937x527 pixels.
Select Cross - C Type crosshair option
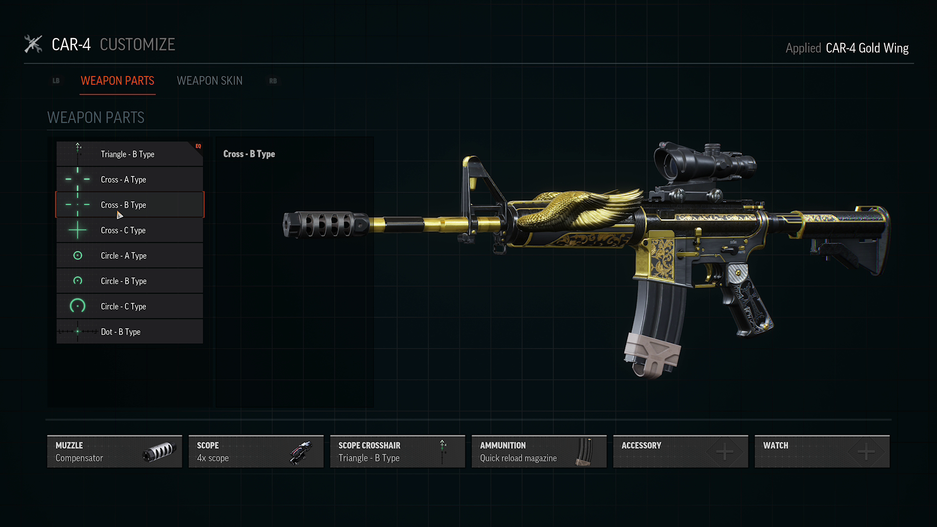point(129,231)
